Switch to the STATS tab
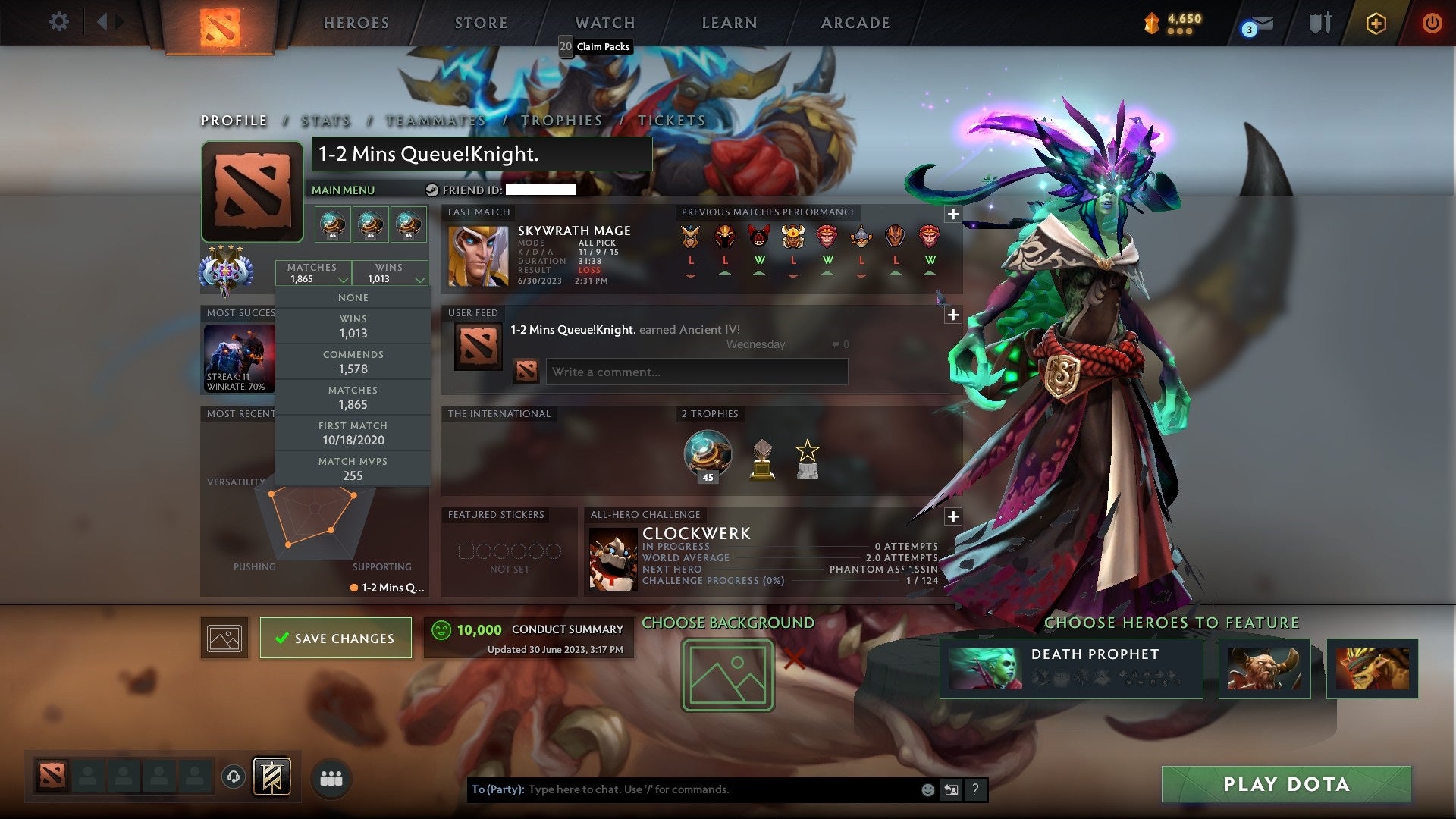Screen dimensions: 1456x819 [325, 120]
